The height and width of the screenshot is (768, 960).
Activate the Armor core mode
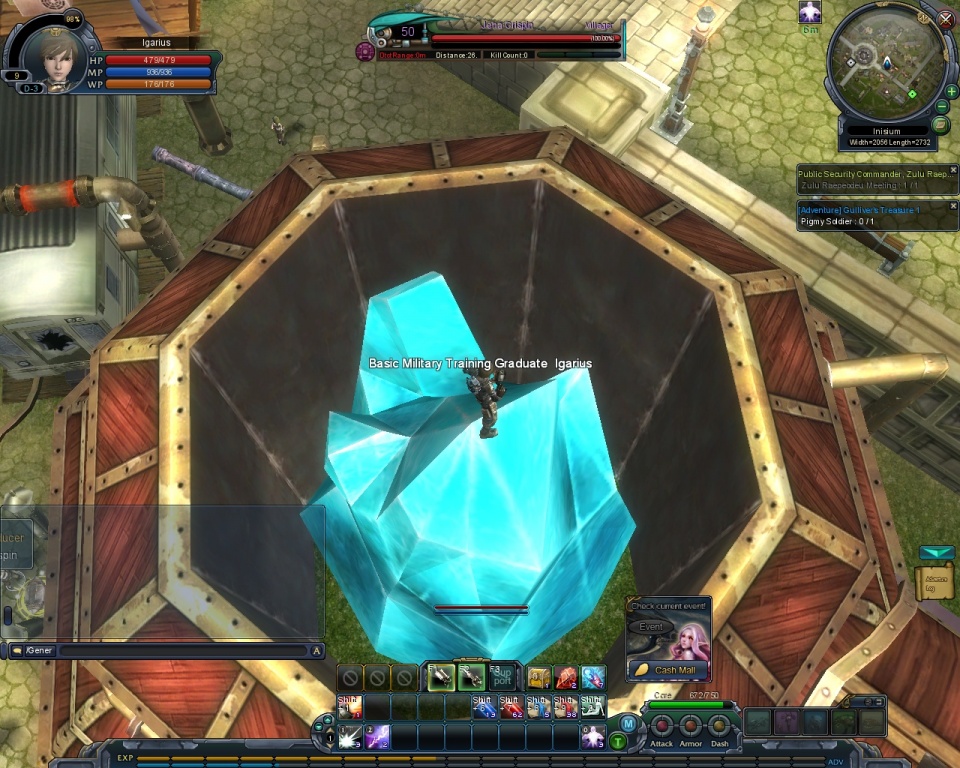point(690,726)
